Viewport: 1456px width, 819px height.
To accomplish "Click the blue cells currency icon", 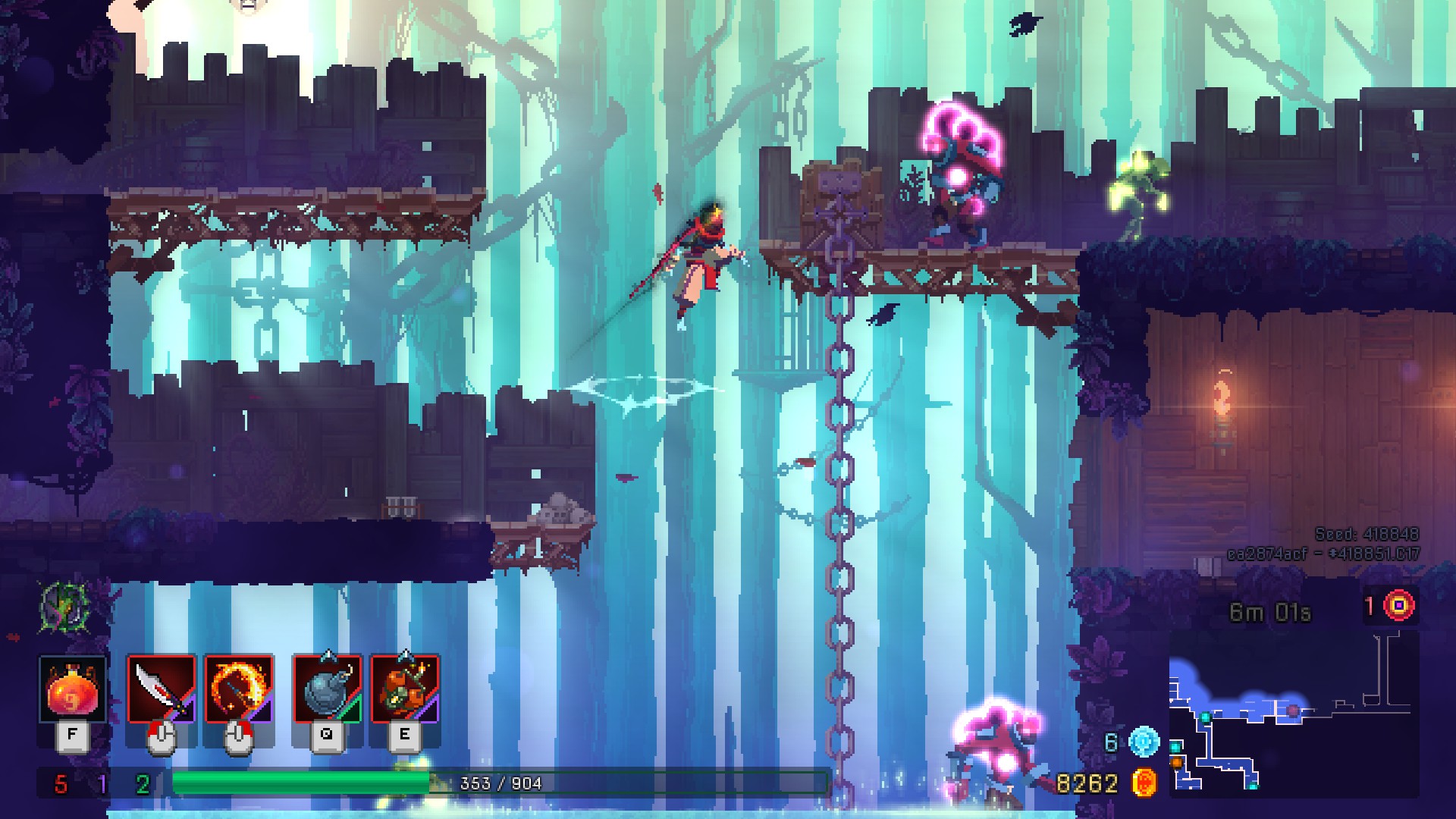I will click(1144, 742).
